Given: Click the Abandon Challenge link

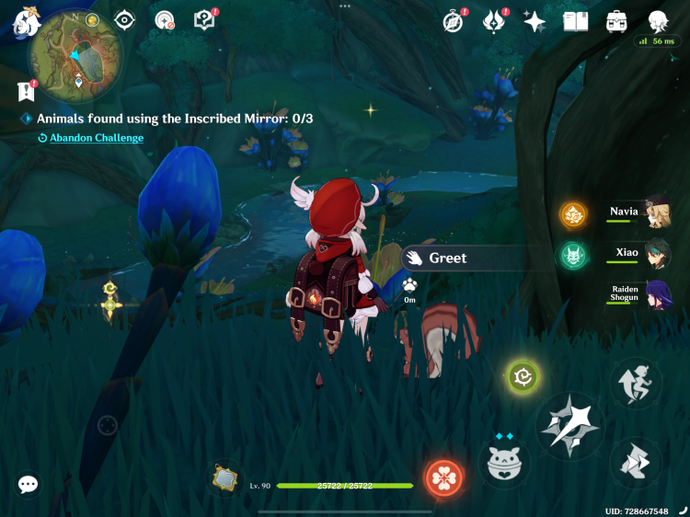Looking at the screenshot, I should click(96, 138).
